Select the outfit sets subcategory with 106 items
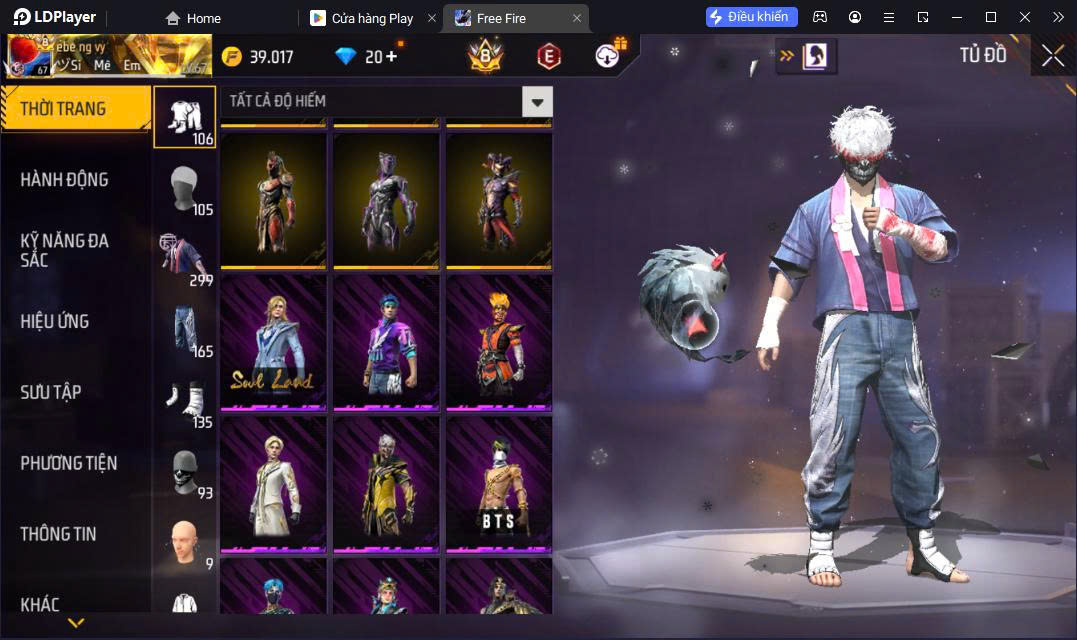Image resolution: width=1077 pixels, height=640 pixels. (x=185, y=117)
